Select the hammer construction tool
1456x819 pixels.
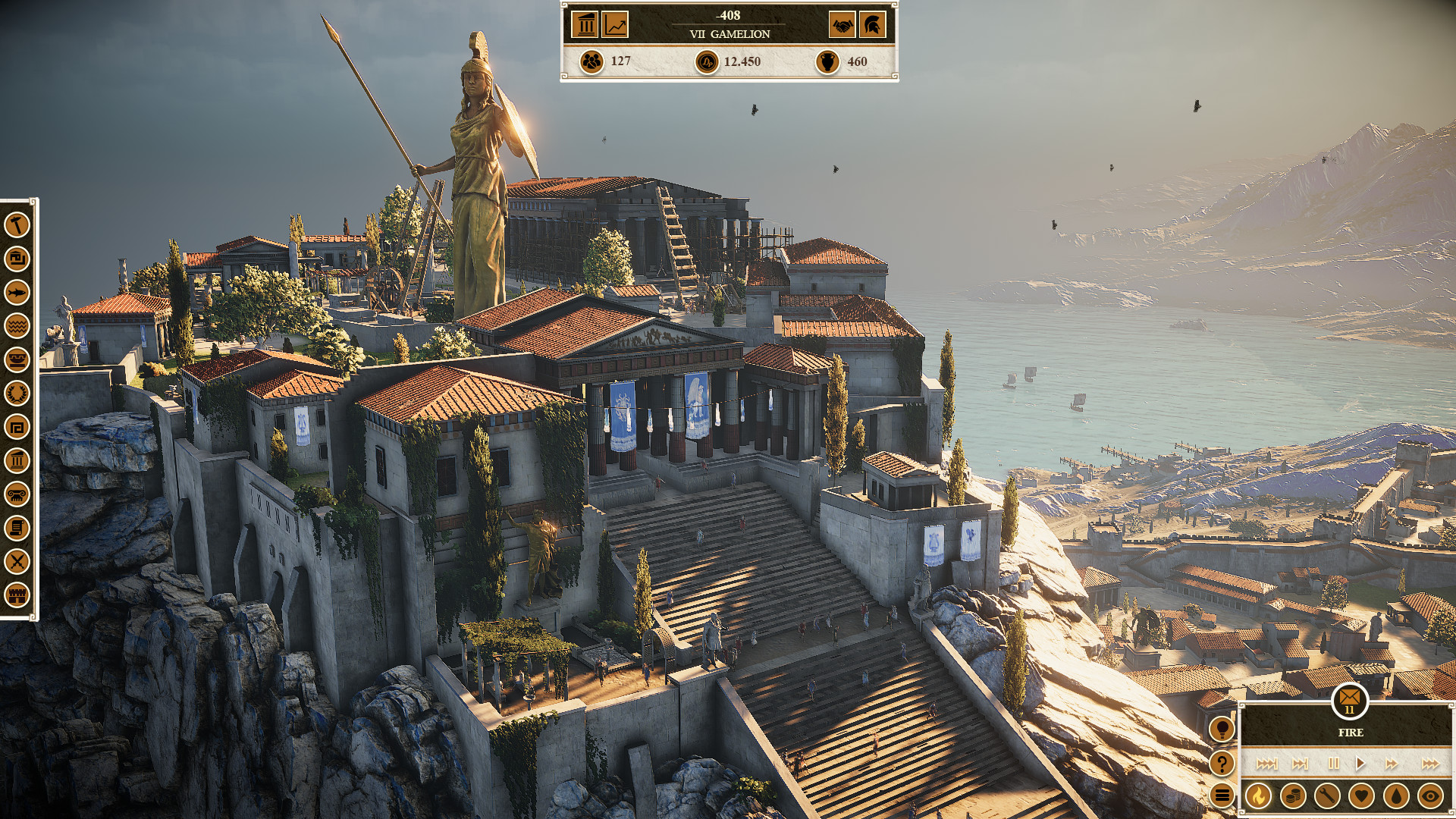click(x=18, y=226)
